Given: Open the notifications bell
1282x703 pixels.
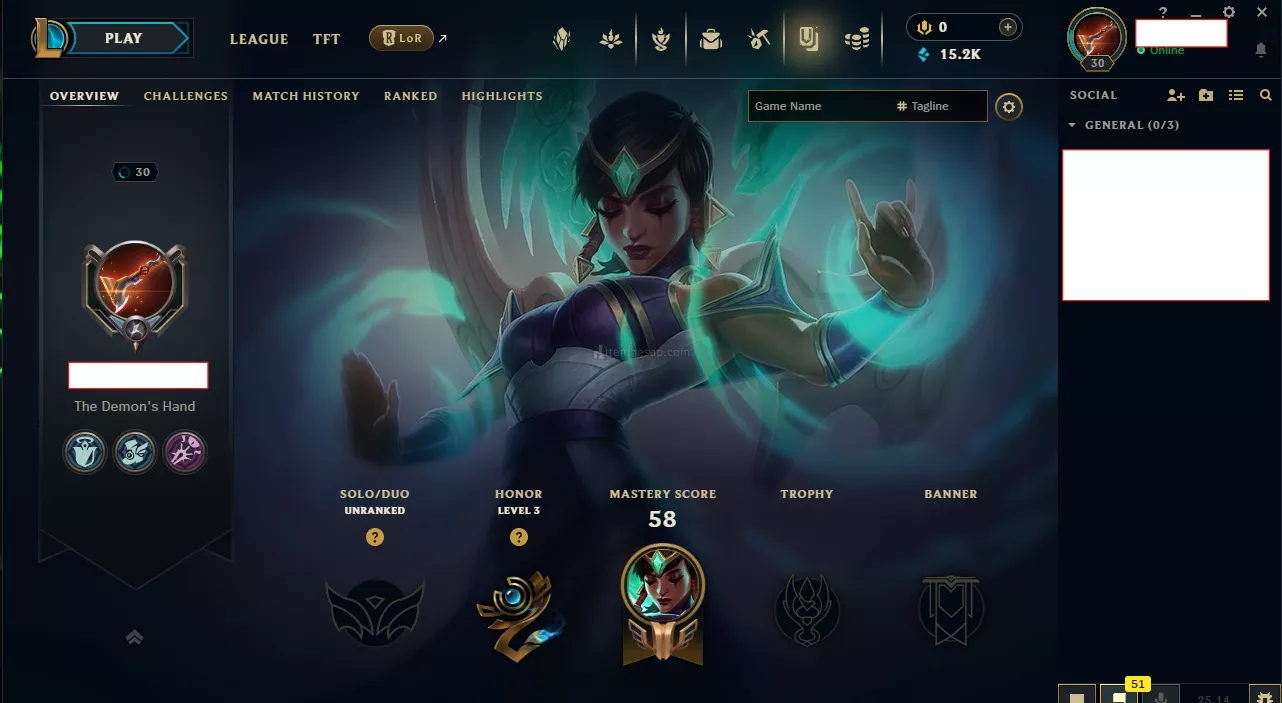Looking at the screenshot, I should [1261, 49].
